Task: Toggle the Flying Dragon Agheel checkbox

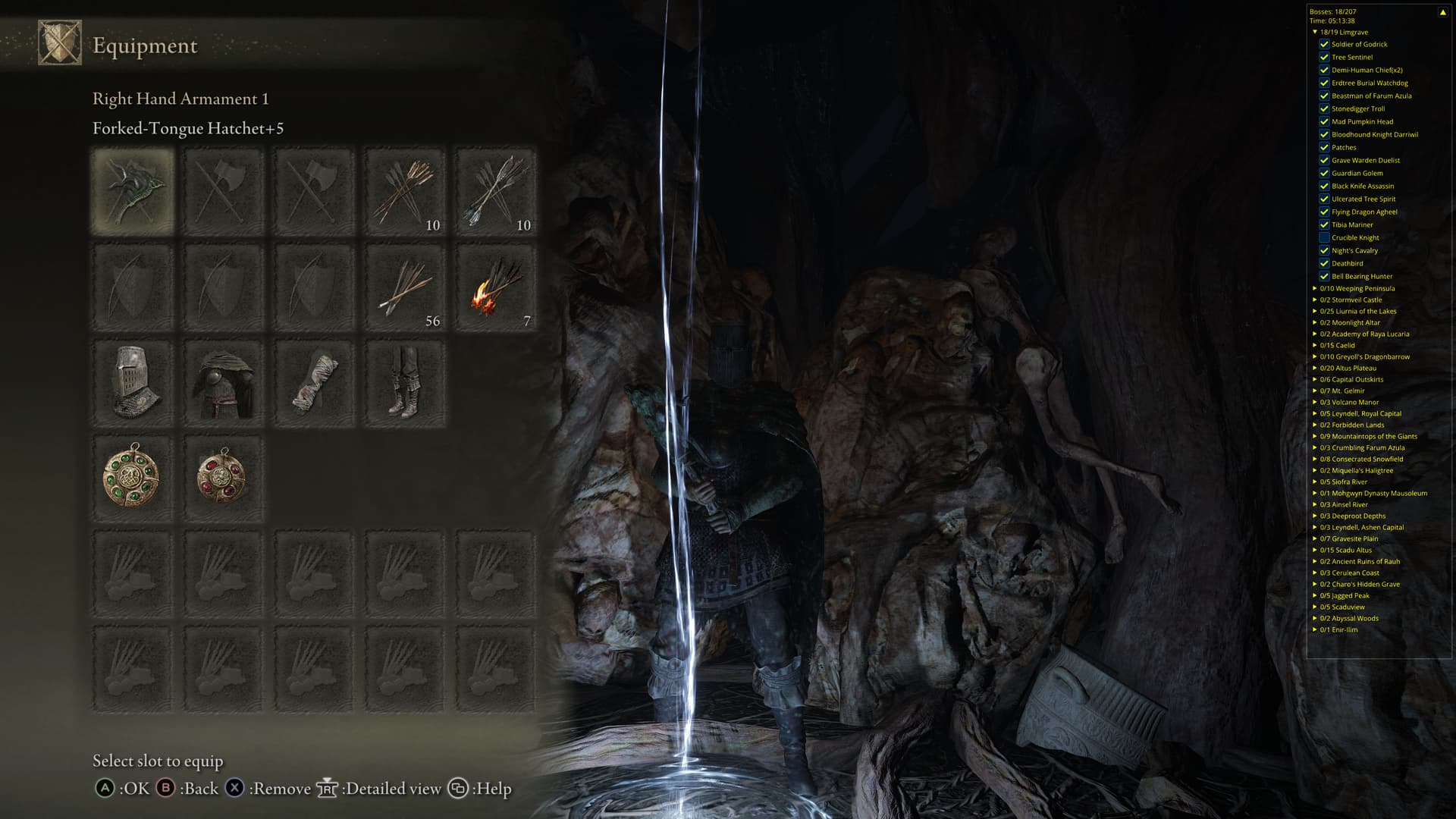Action: coord(1324,212)
